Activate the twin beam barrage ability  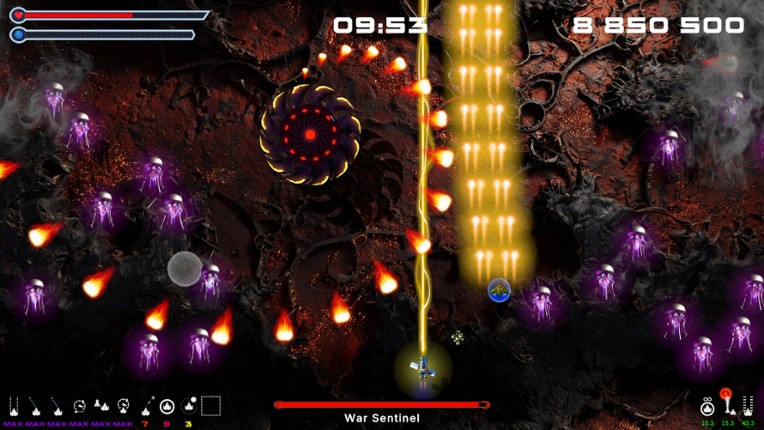point(748,405)
